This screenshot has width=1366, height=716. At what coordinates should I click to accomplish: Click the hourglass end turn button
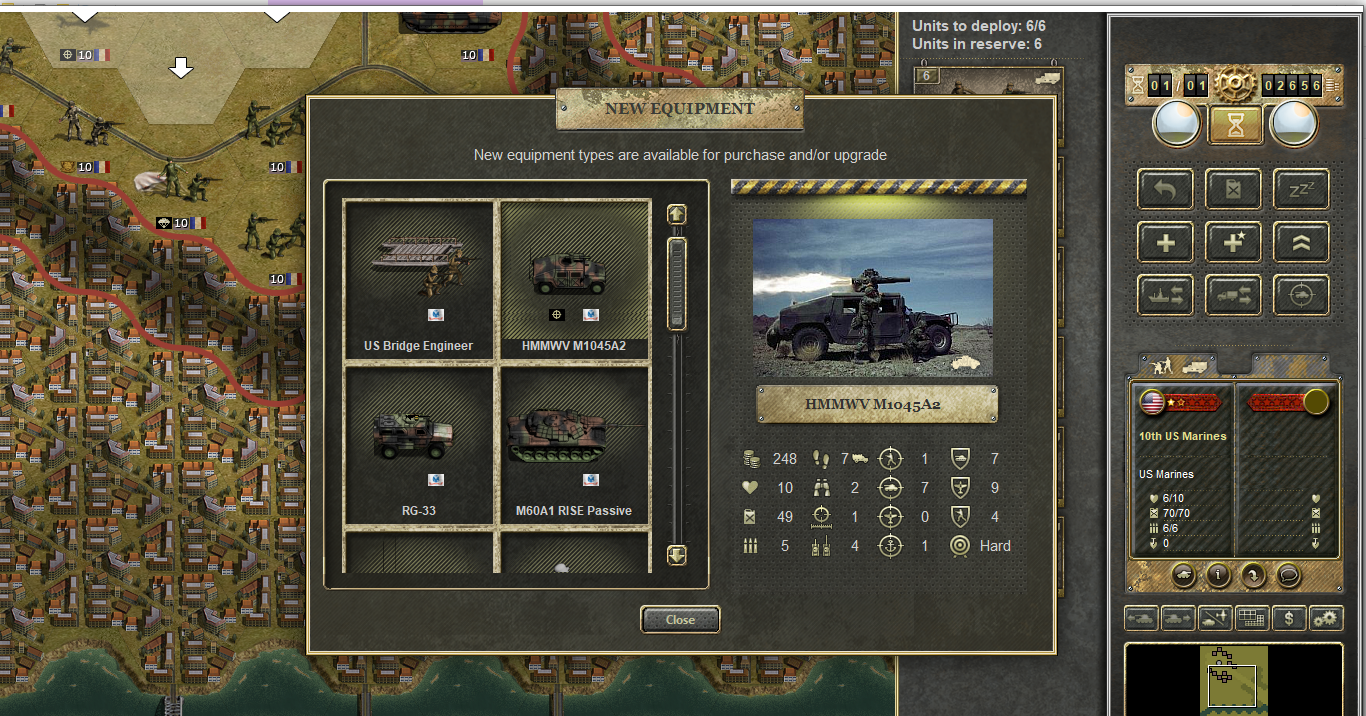(1234, 125)
